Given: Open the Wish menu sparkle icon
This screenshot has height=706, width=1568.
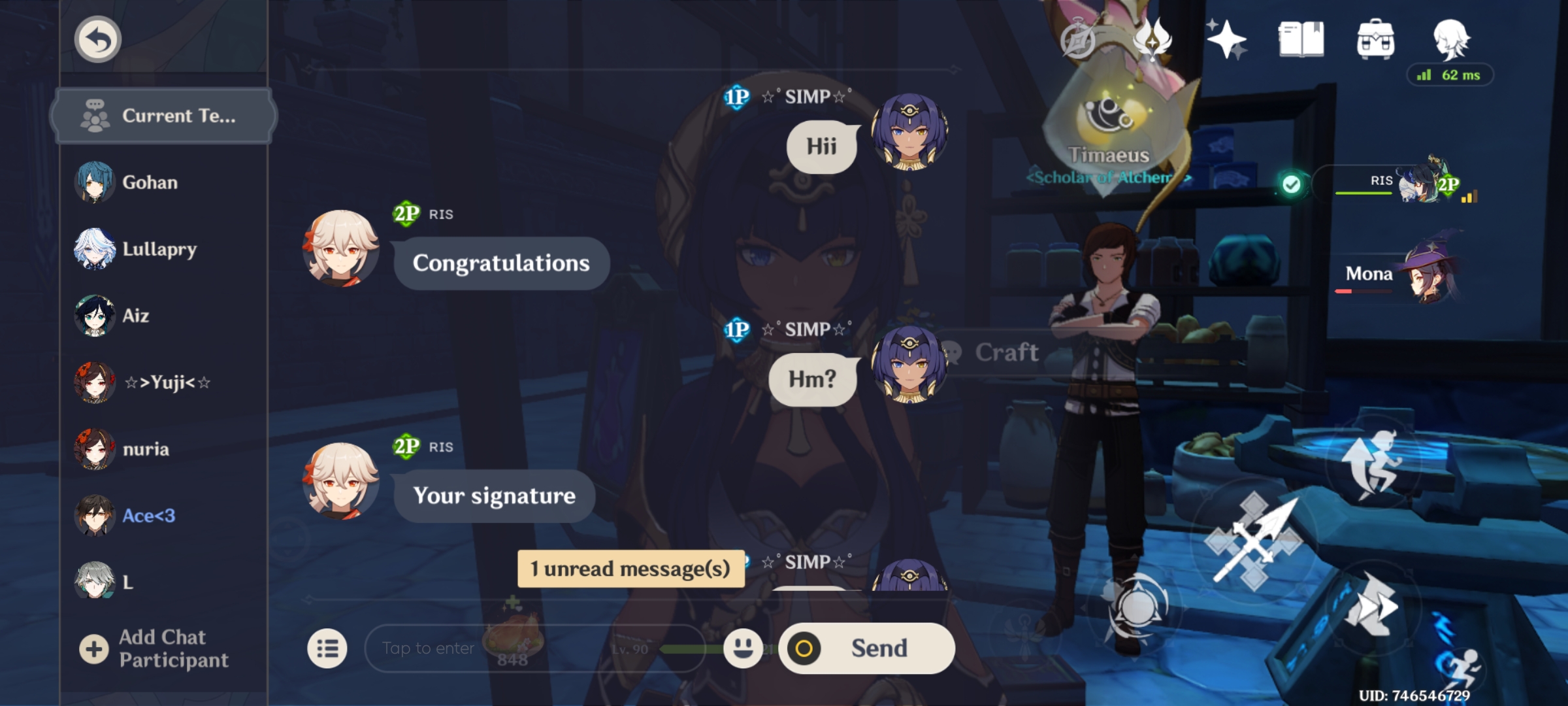Looking at the screenshot, I should (1227, 39).
